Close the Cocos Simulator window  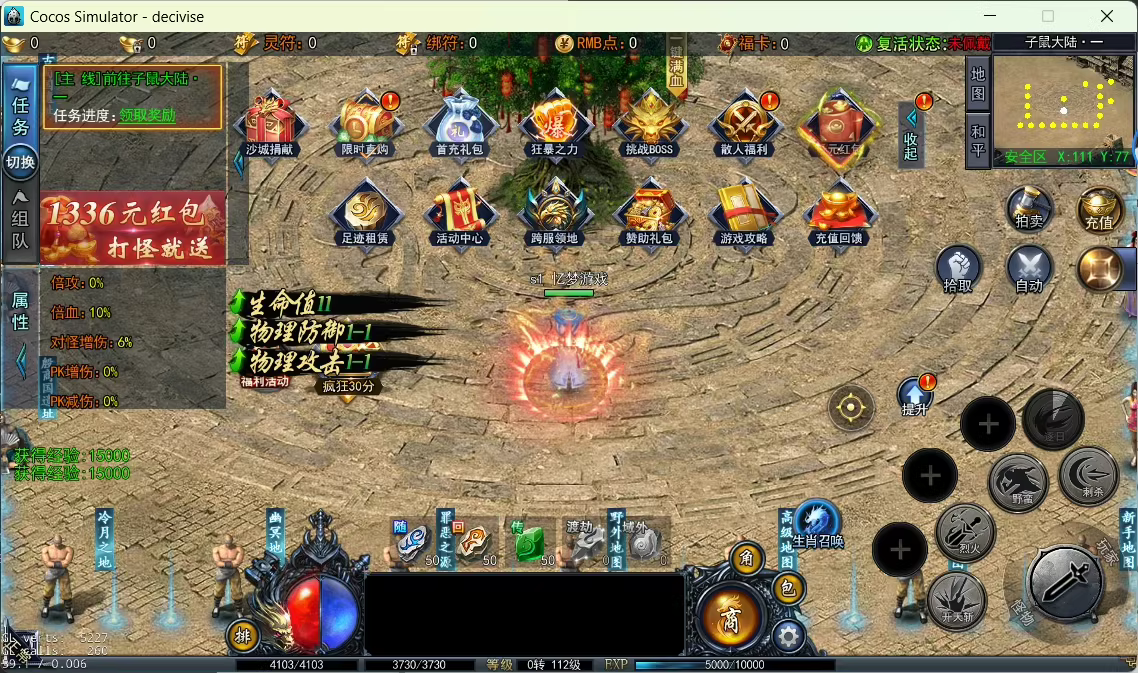point(1107,16)
